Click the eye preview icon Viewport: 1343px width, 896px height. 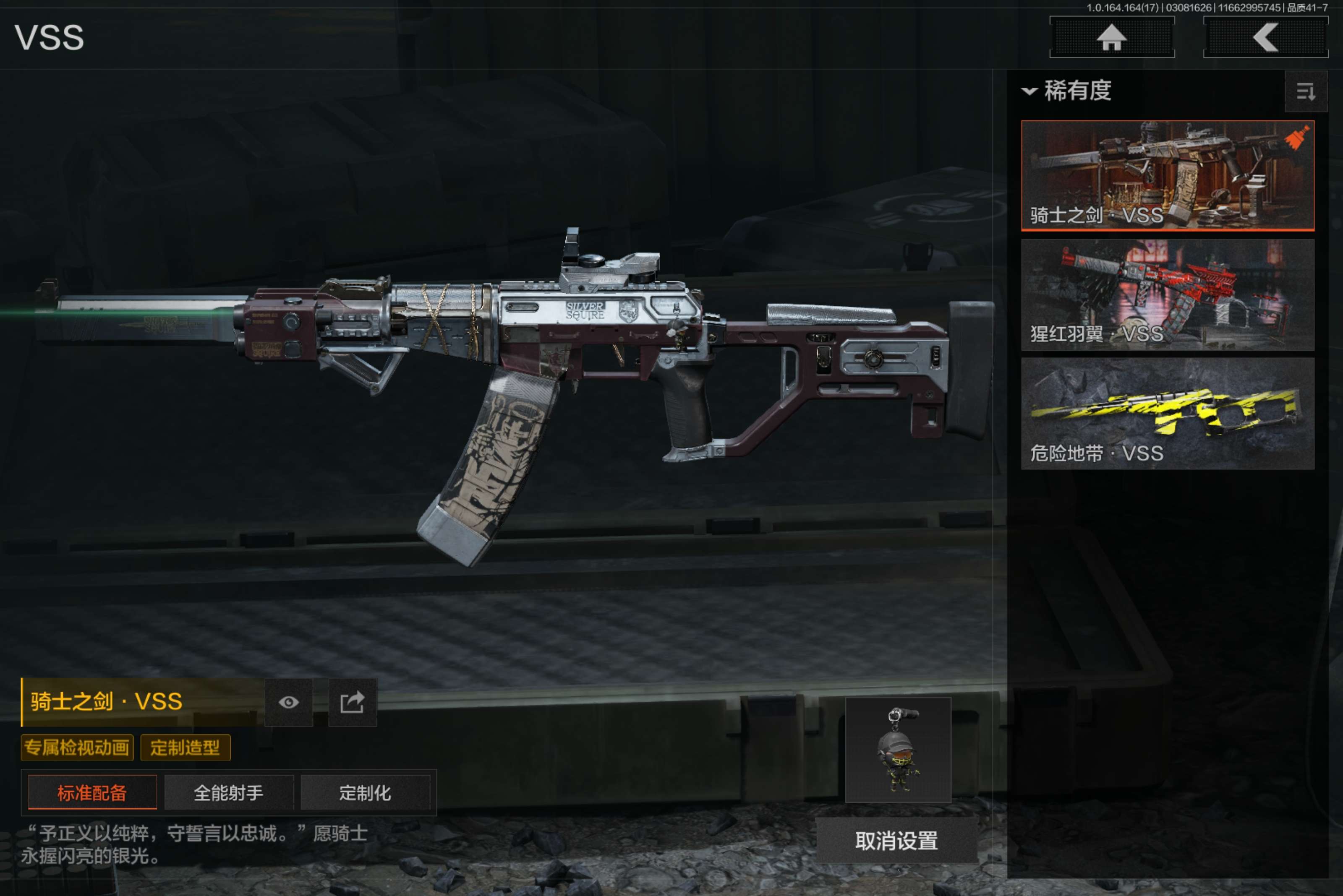point(289,702)
